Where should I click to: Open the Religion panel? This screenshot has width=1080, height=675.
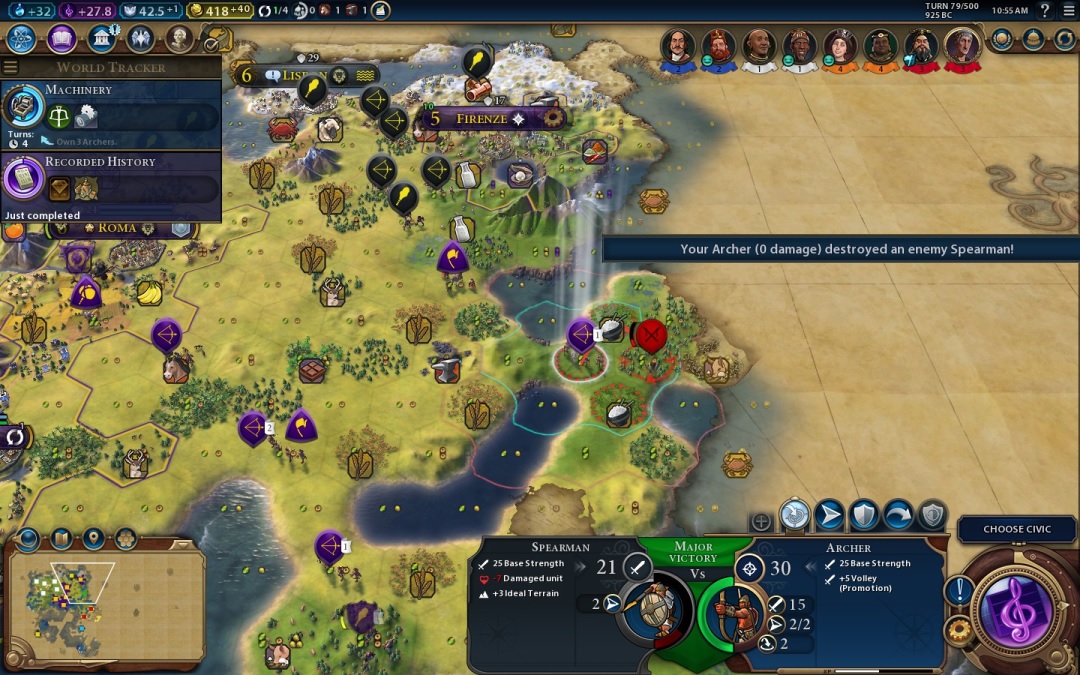(x=140, y=39)
